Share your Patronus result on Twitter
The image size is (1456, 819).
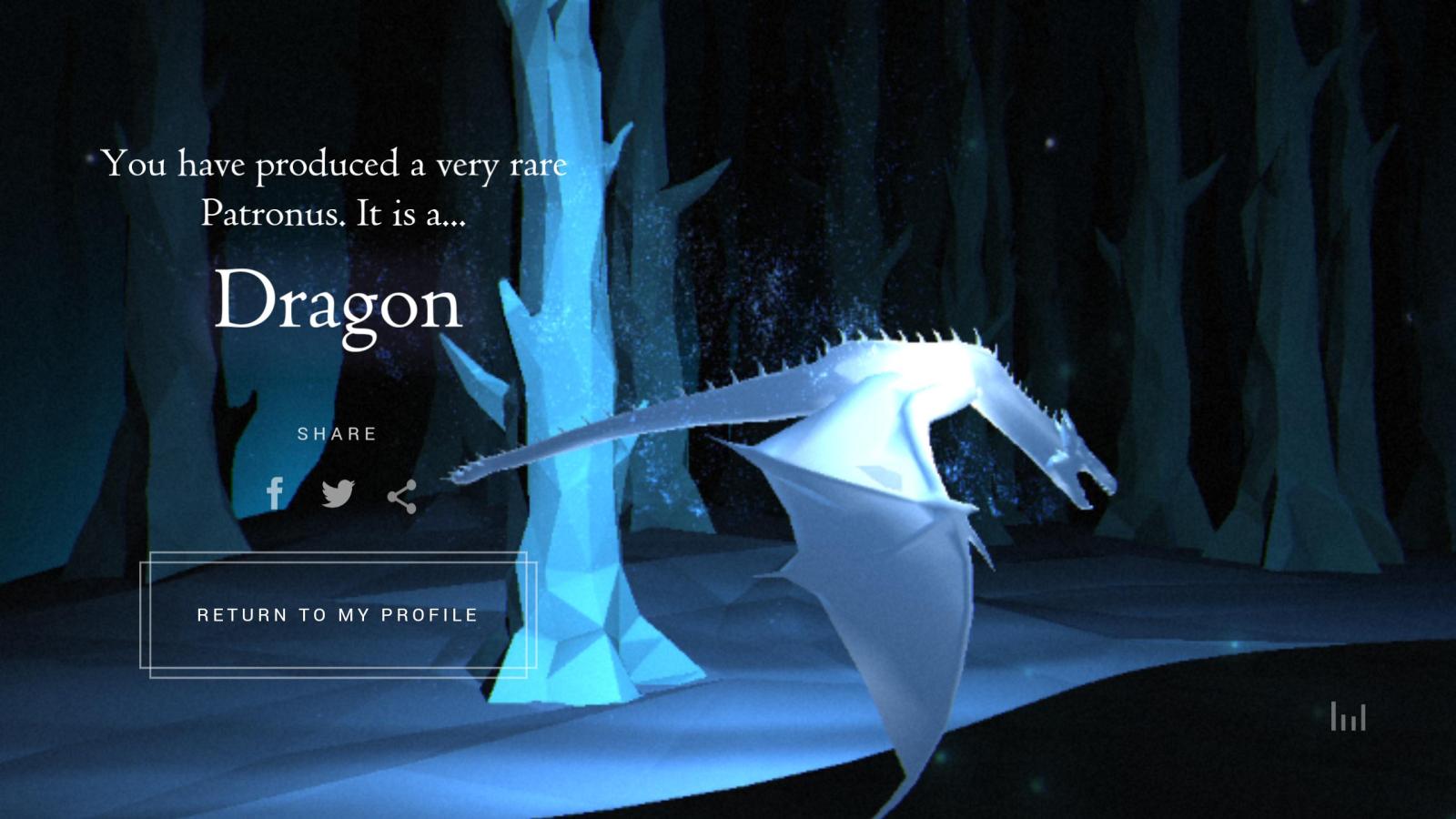click(338, 494)
